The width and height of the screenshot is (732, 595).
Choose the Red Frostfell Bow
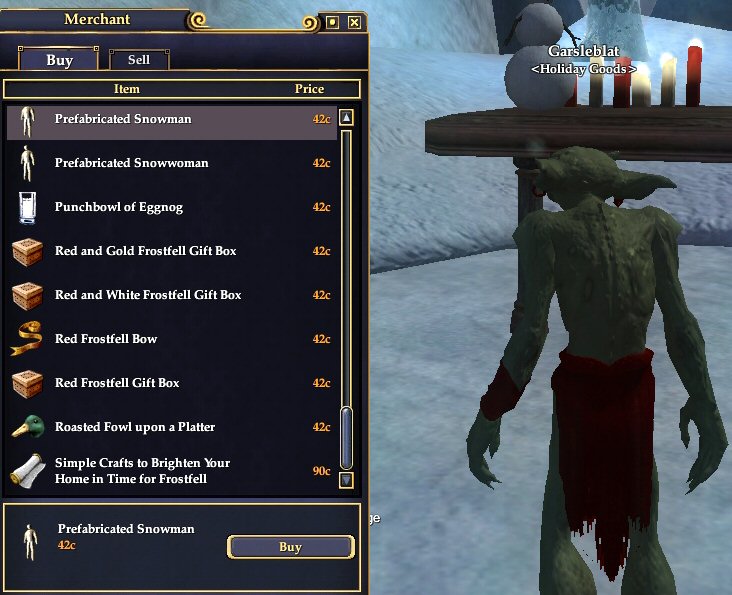170,339
